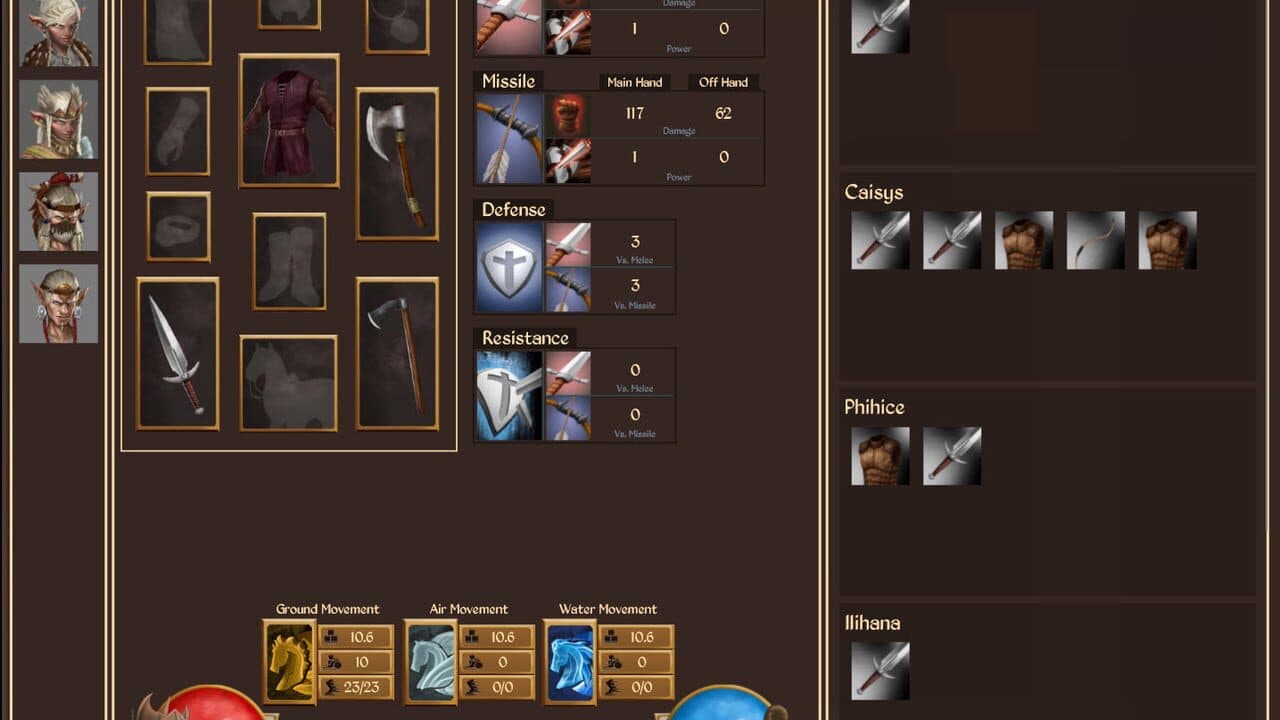Click the empty boots equipment slot

tap(287, 260)
